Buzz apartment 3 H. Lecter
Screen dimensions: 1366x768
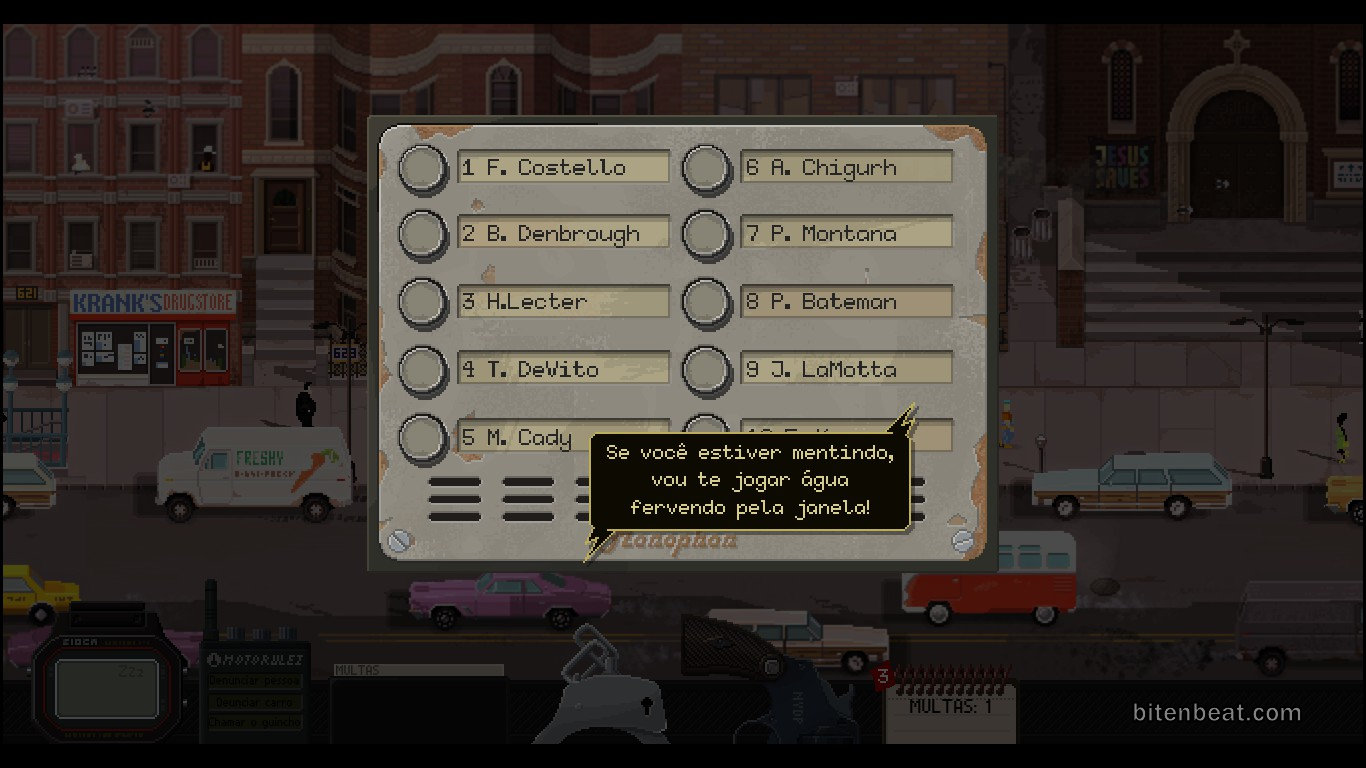[x=423, y=302]
